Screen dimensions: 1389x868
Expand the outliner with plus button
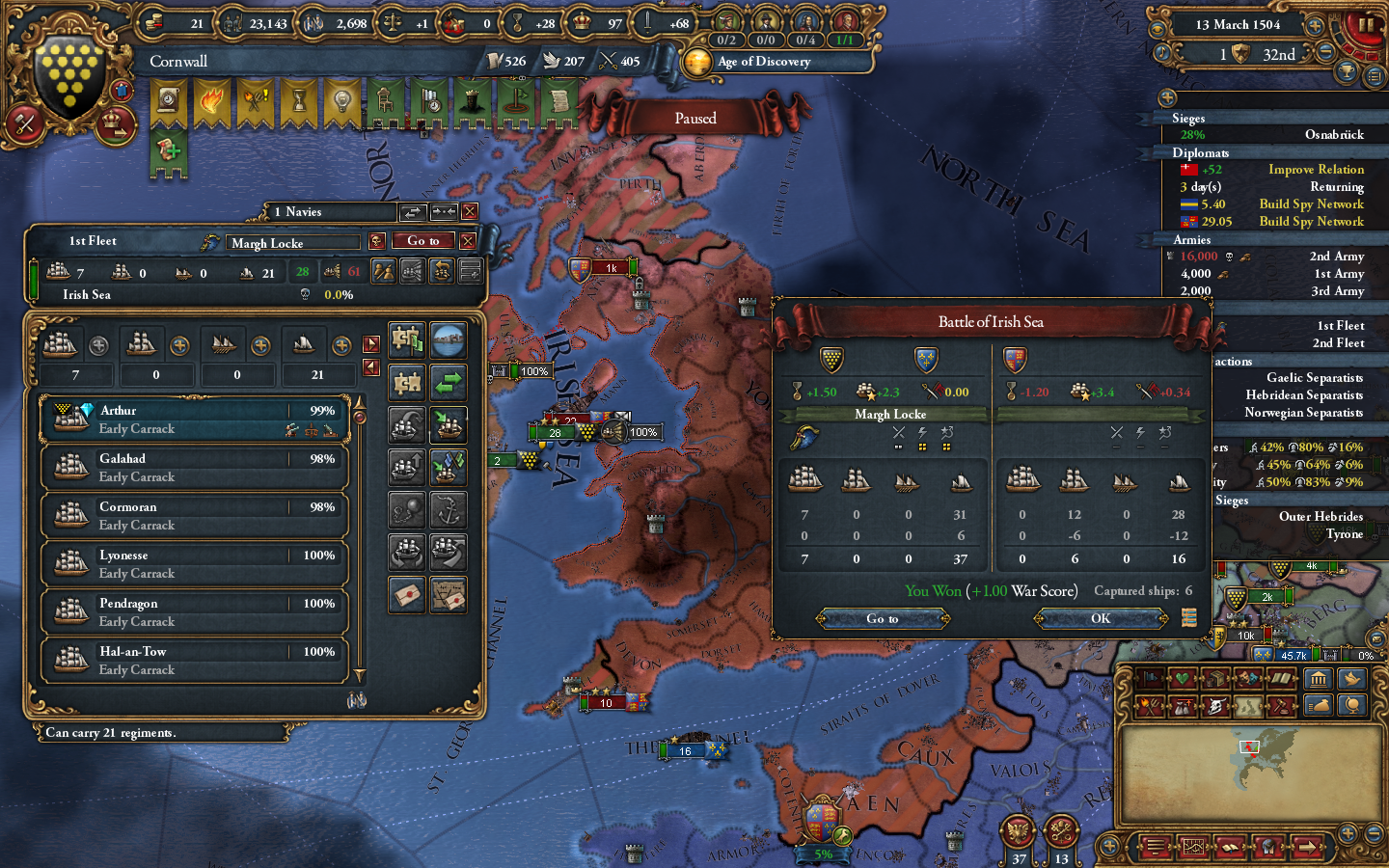pos(1168,97)
